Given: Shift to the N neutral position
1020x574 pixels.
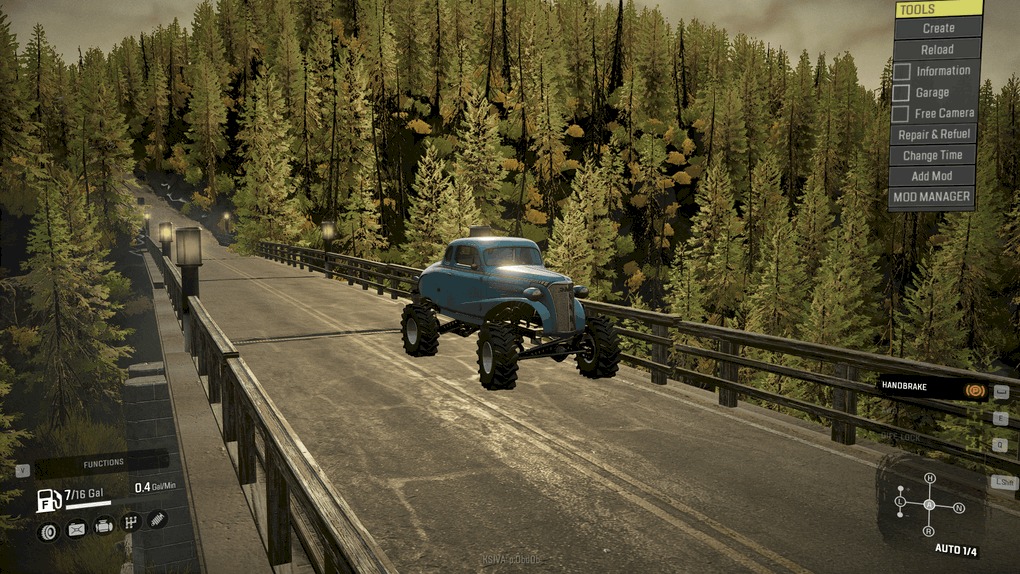Looking at the screenshot, I should [959, 508].
